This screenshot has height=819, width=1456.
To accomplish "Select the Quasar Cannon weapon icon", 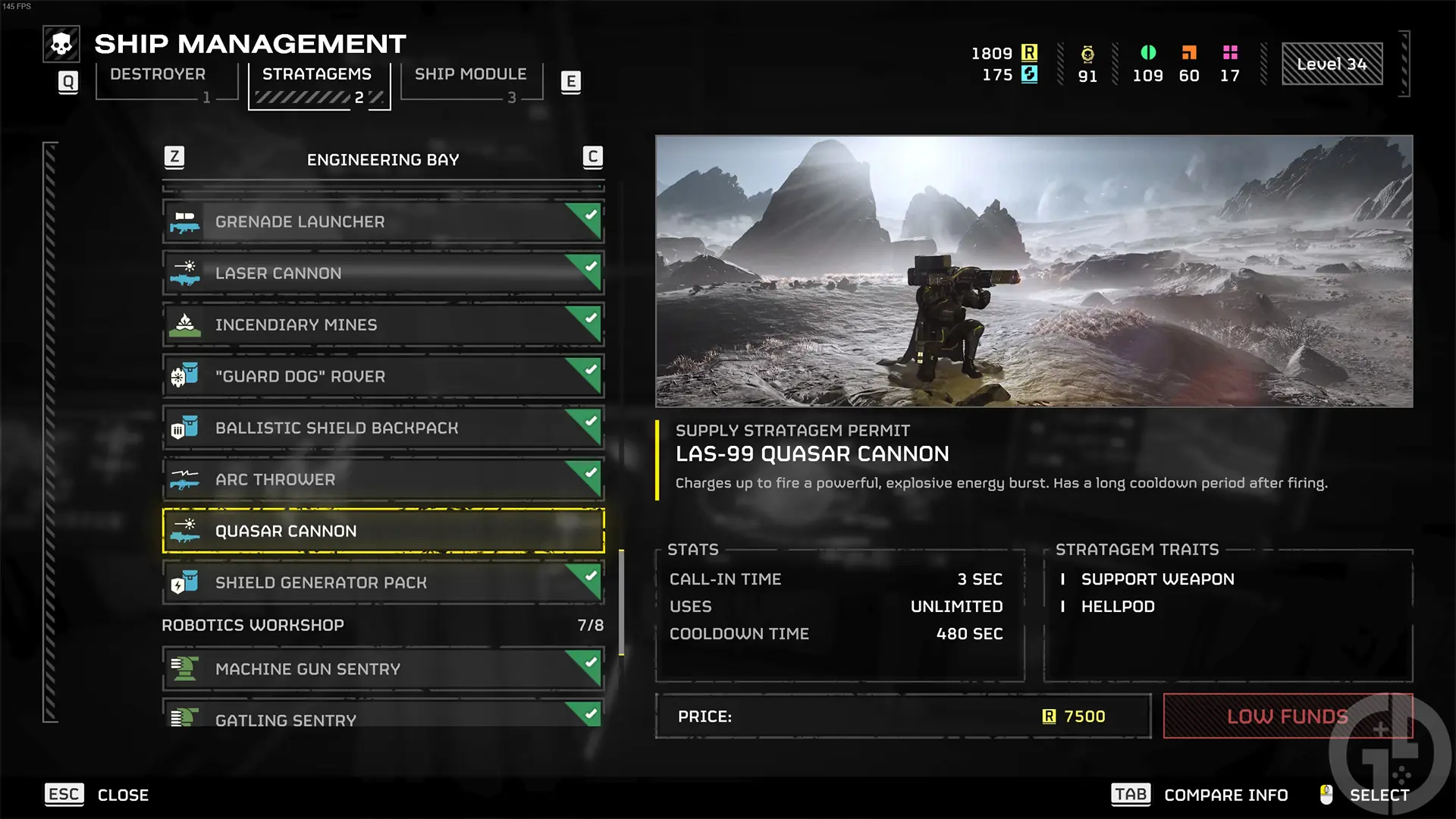I will [184, 531].
